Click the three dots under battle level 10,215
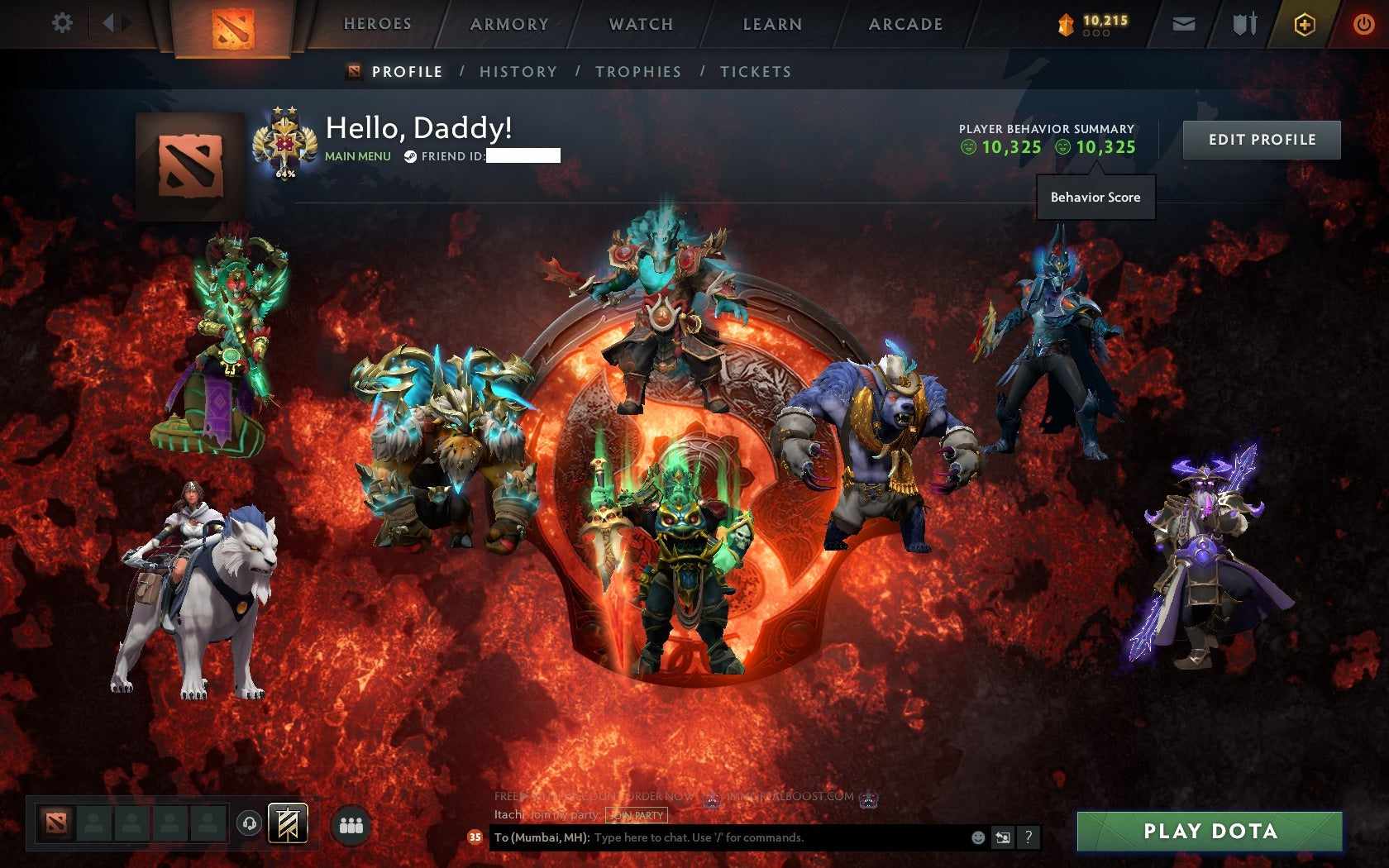The image size is (1389, 868). 1098,34
